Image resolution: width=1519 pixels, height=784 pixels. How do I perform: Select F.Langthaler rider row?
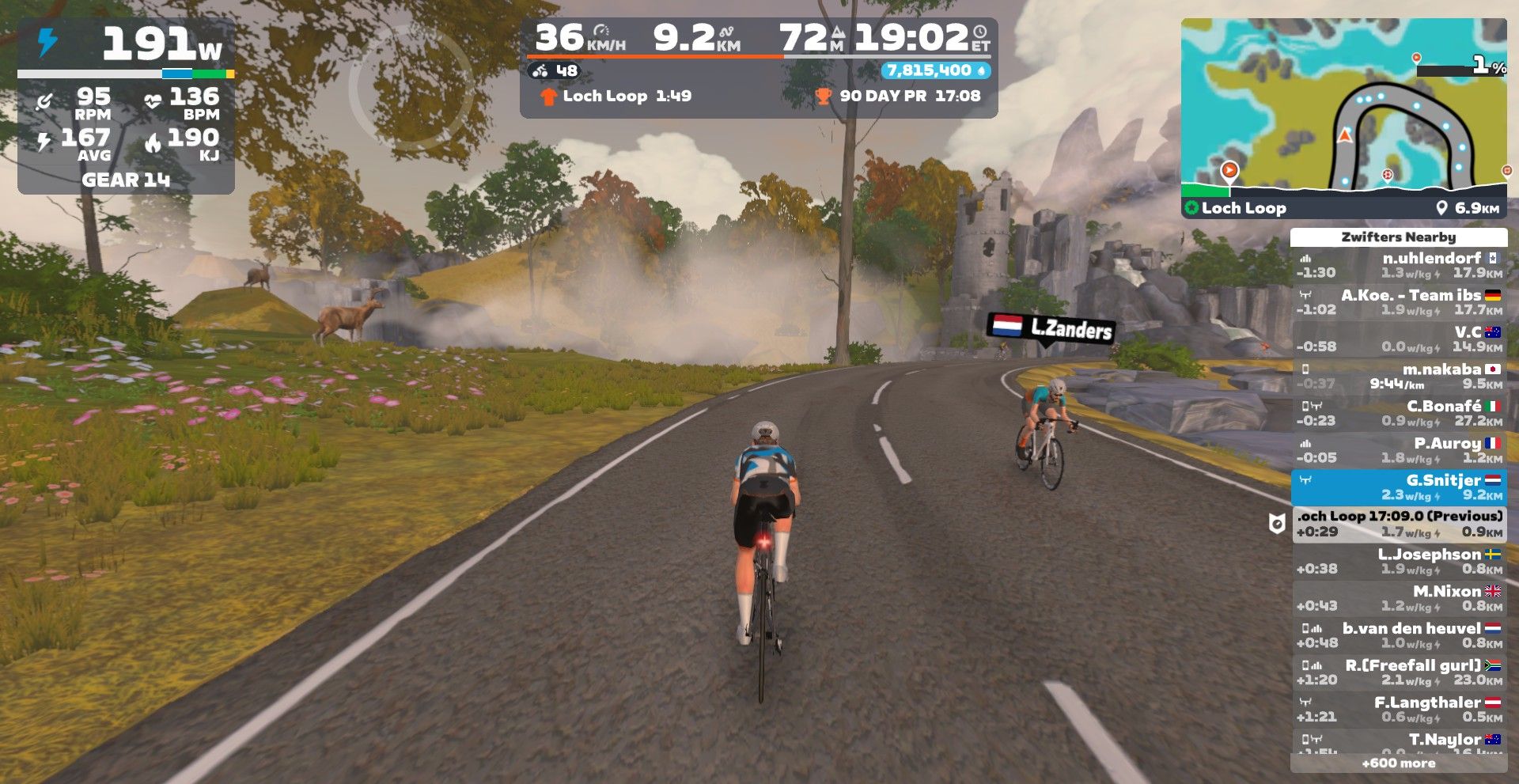click(1398, 709)
